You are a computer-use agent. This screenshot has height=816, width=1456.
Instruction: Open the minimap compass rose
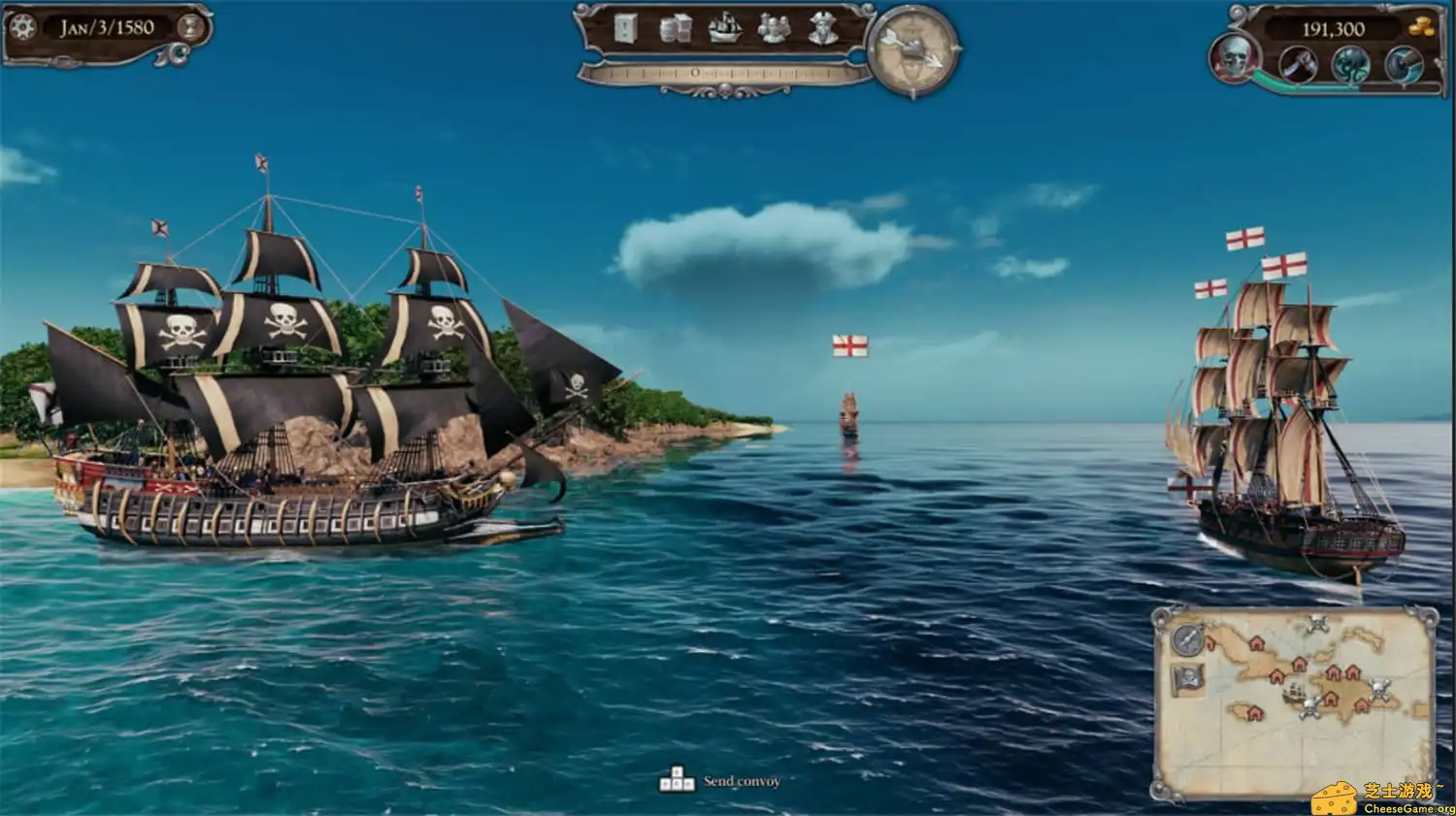[1186, 640]
